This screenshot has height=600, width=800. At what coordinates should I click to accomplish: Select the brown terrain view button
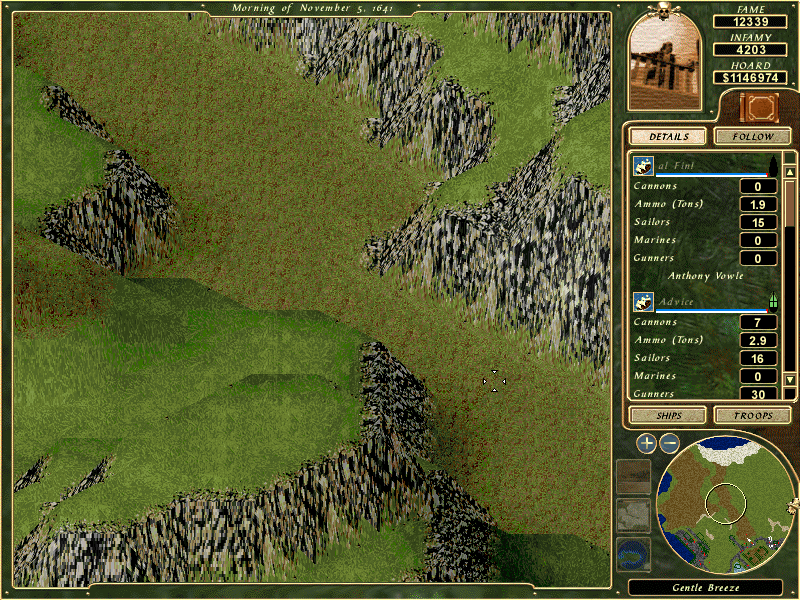click(634, 477)
